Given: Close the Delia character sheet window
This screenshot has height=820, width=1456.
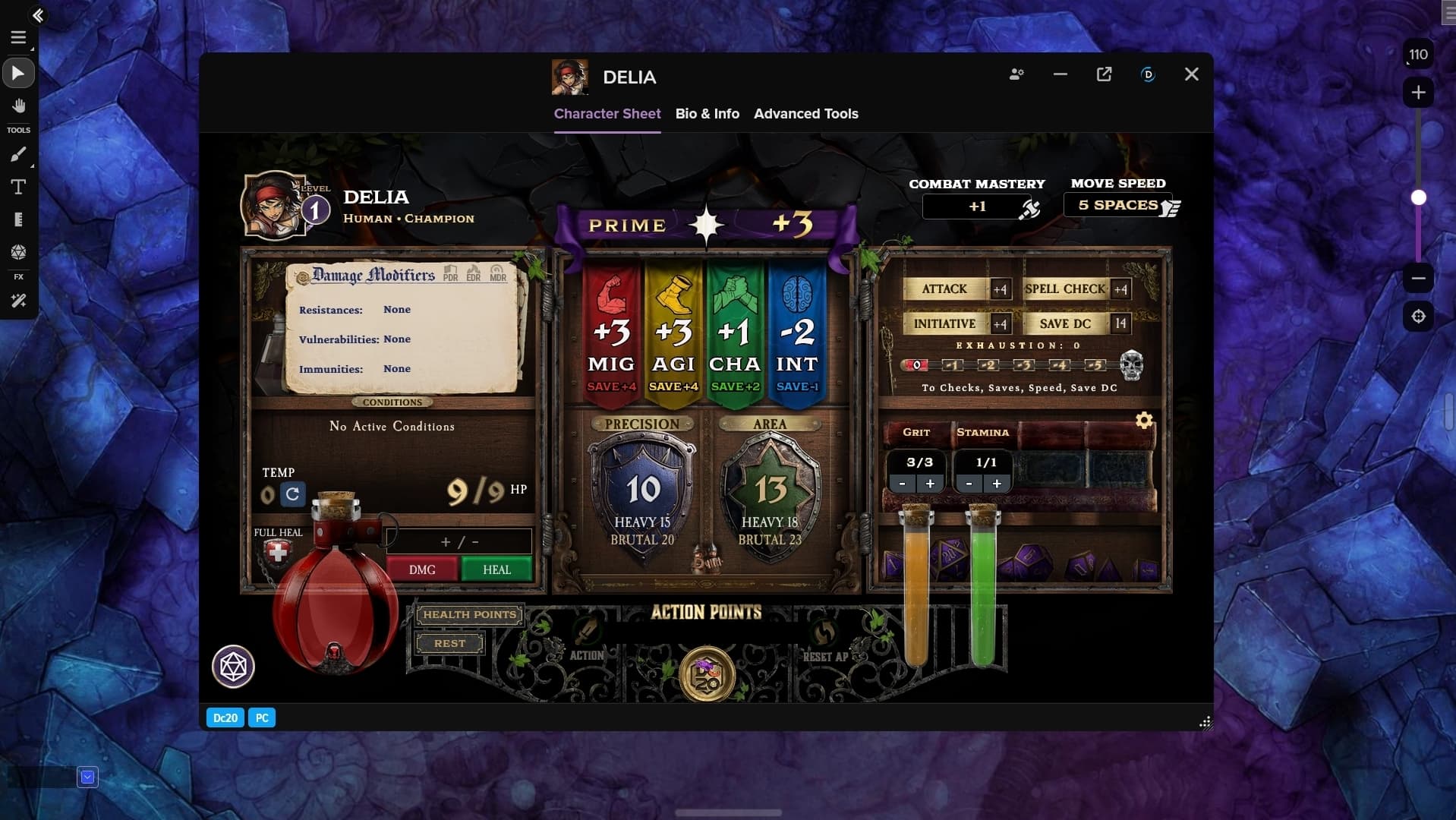Looking at the screenshot, I should (1191, 74).
